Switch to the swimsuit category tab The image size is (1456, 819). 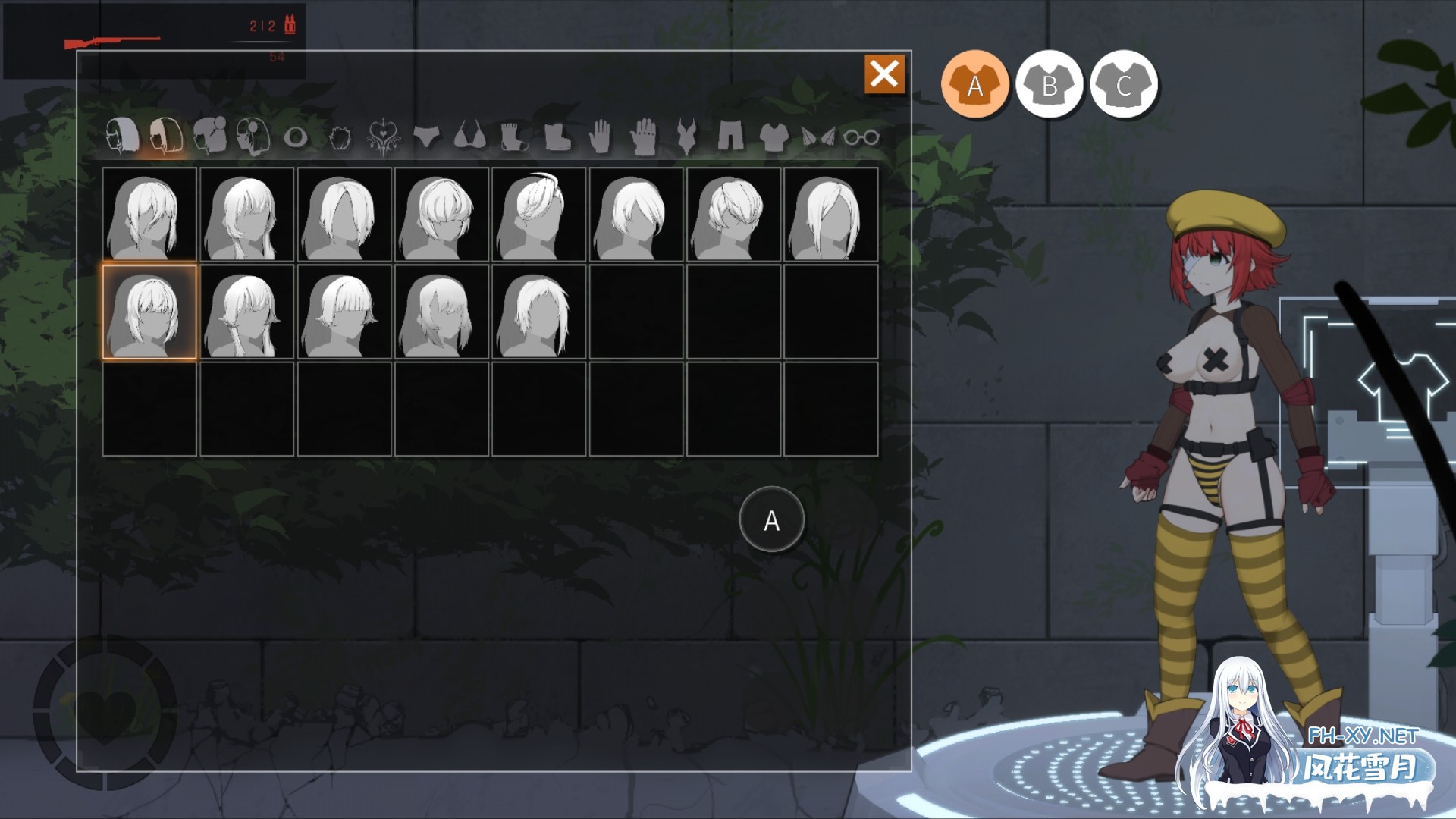(686, 138)
